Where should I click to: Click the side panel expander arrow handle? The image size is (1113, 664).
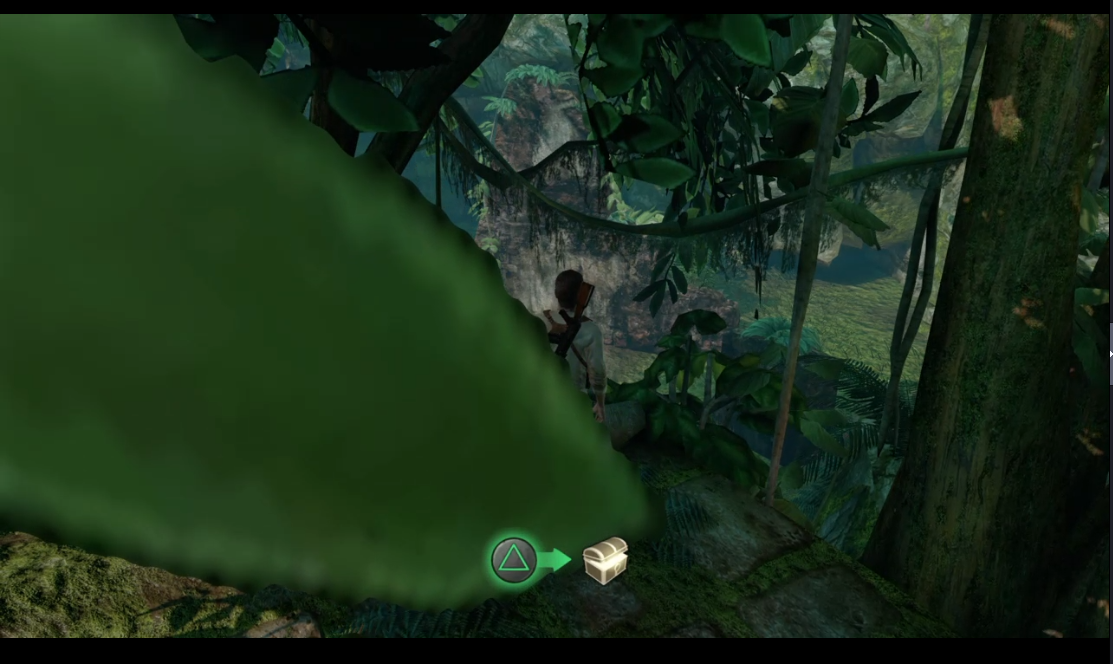coord(1110,354)
